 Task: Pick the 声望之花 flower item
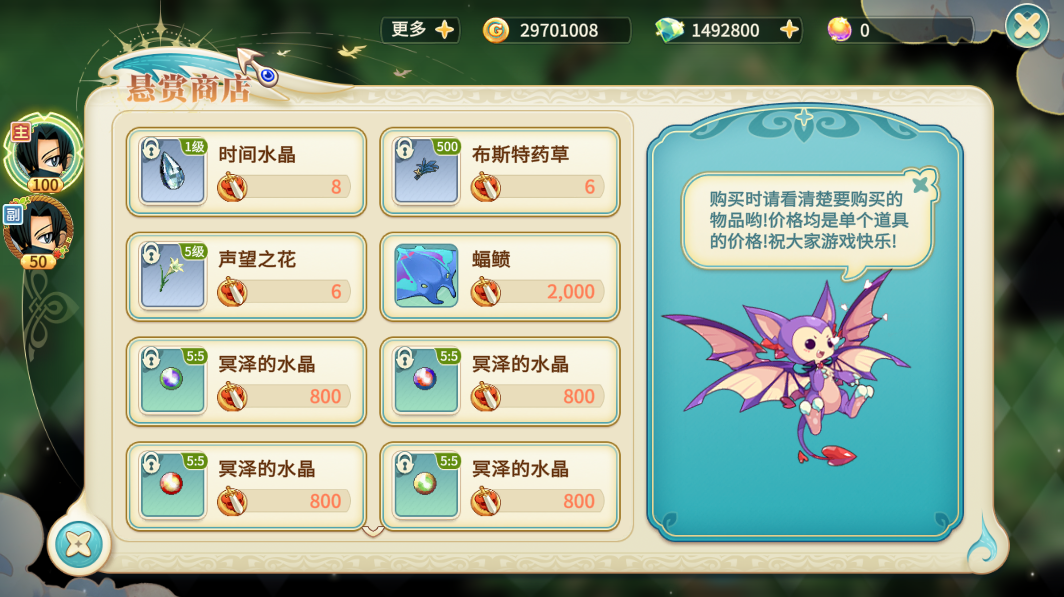(246, 276)
